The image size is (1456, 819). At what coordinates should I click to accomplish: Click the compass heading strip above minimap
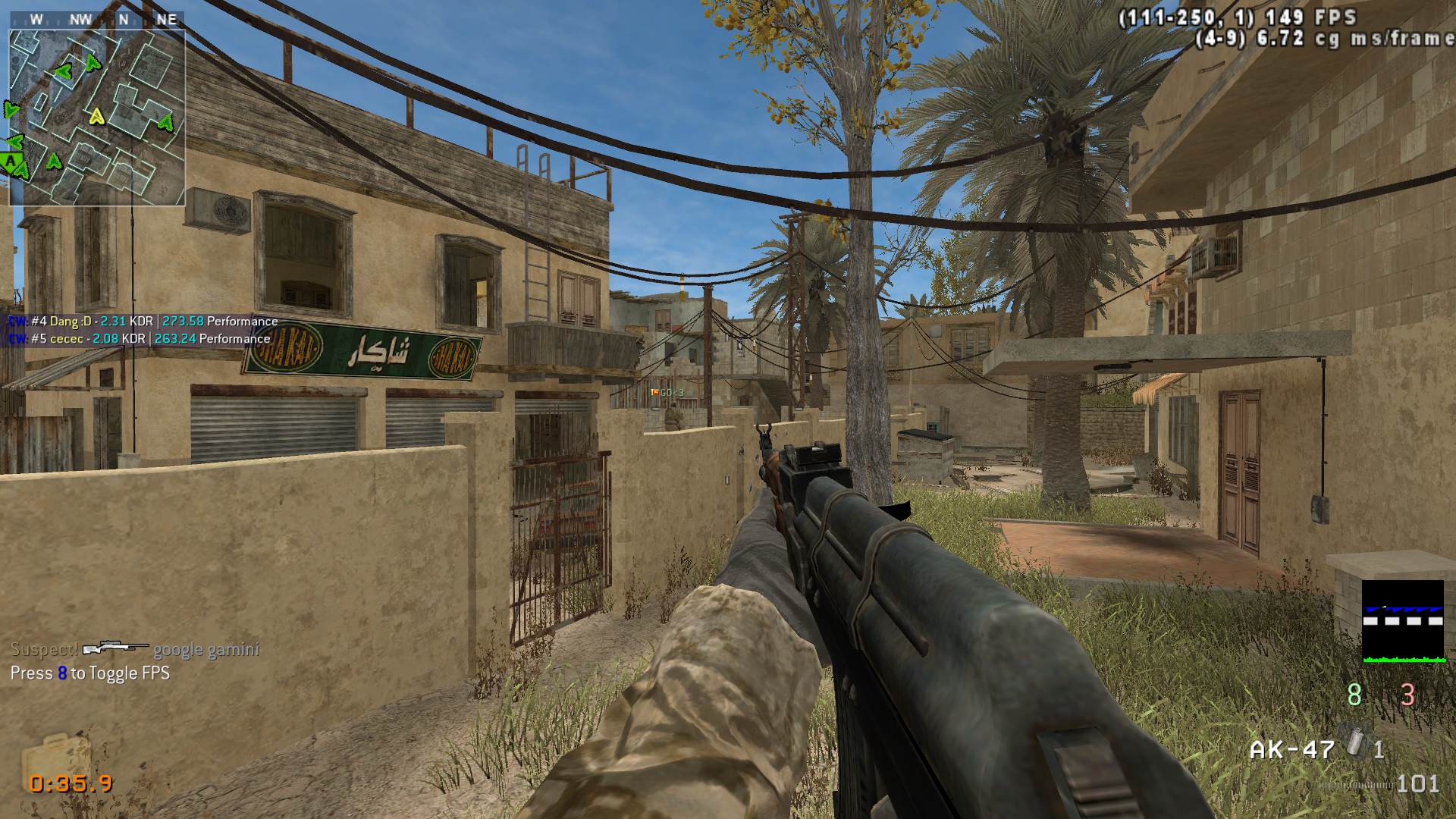[97, 20]
